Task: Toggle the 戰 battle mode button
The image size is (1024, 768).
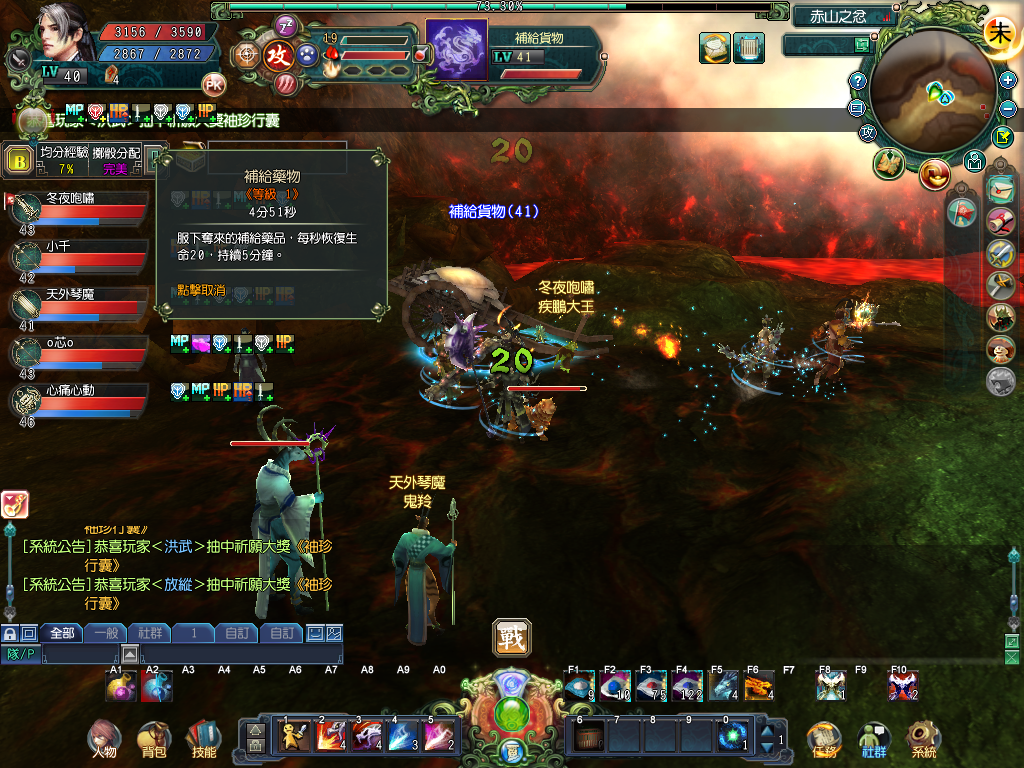Action: tap(512, 637)
